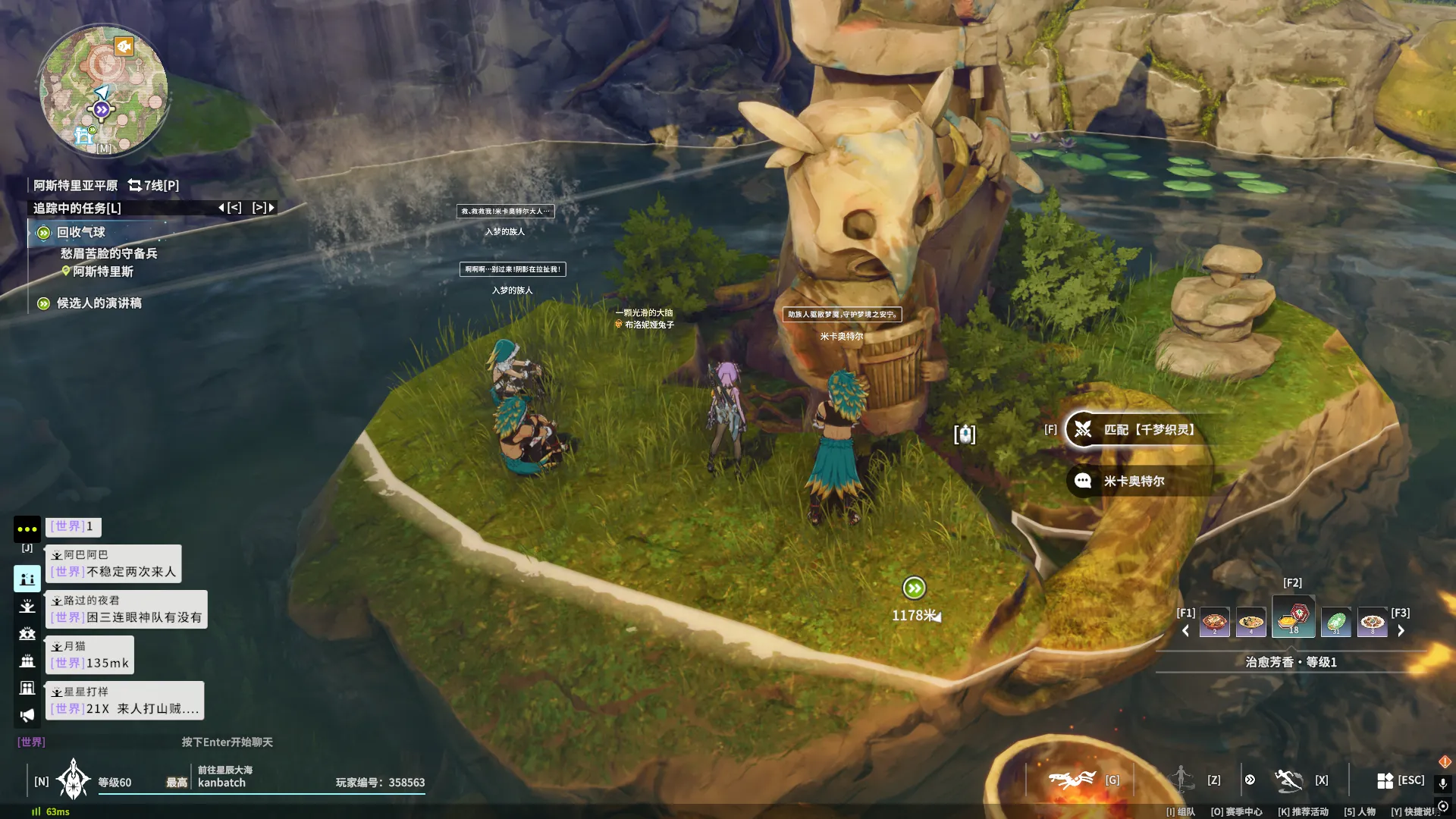Image resolution: width=1456 pixels, height=819 pixels.
Task: Activate the mount summon icon
Action: tap(1072, 780)
